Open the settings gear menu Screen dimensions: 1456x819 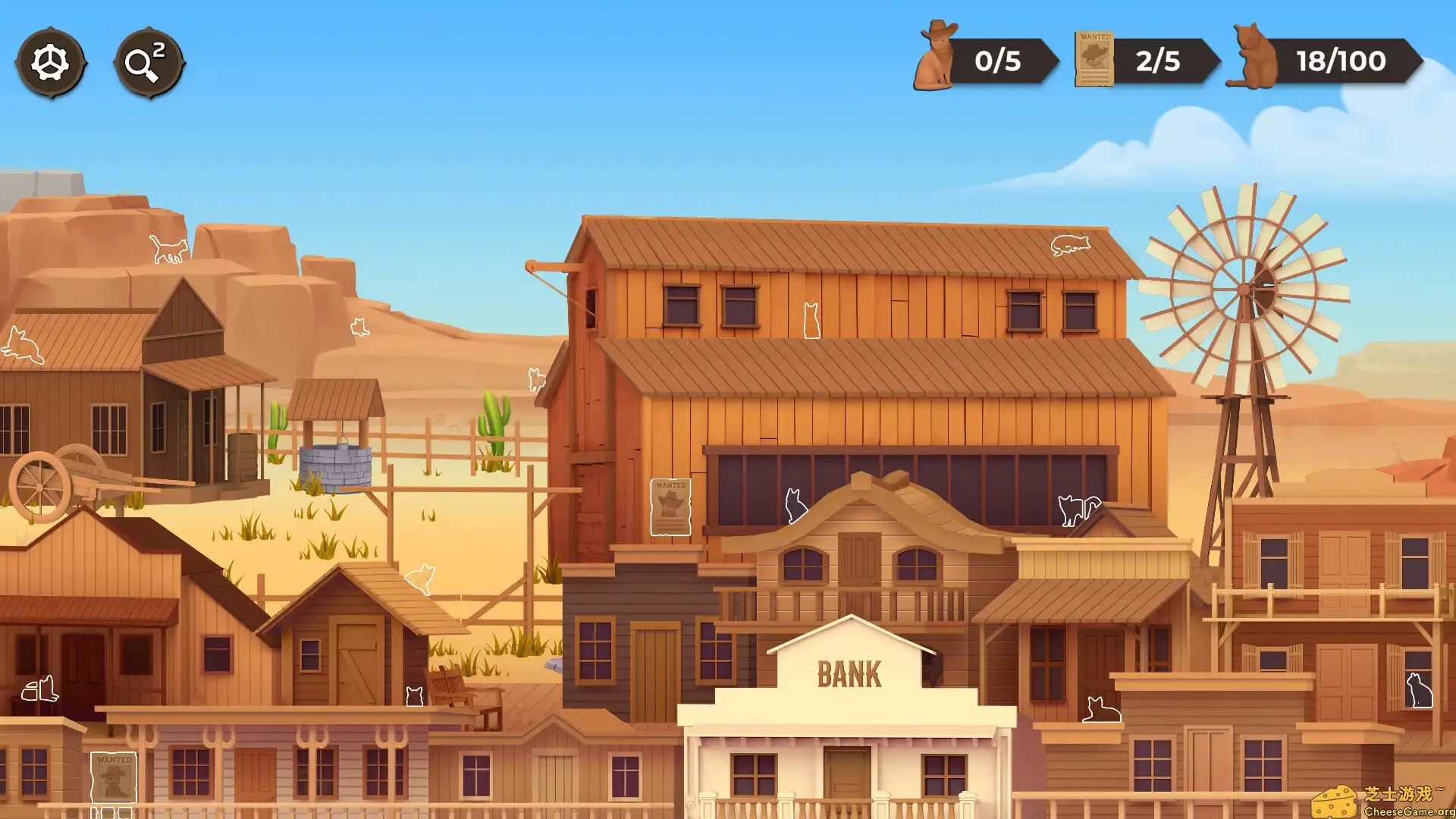tap(51, 63)
